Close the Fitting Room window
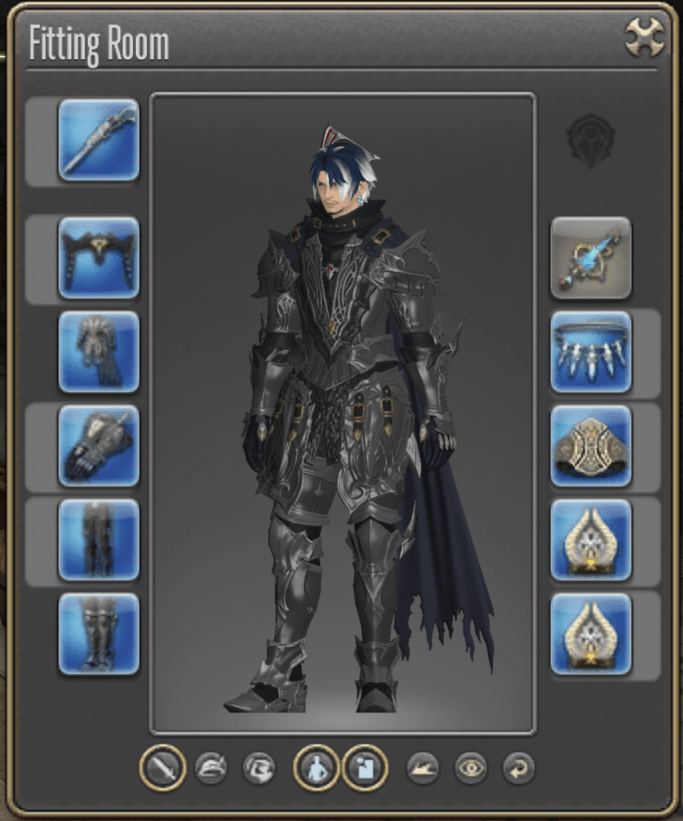This screenshot has width=683, height=821. 644,38
